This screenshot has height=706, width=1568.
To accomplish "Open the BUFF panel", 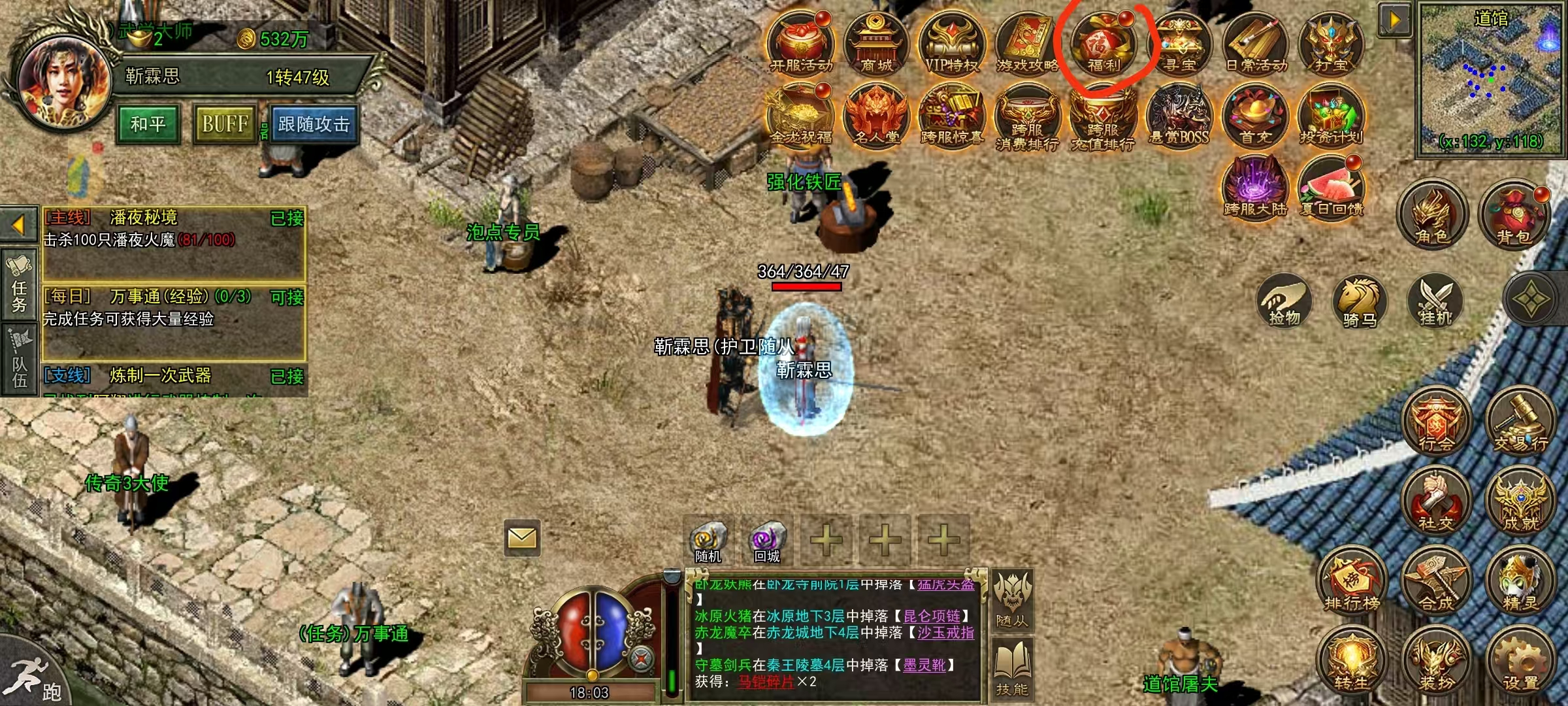I will (225, 124).
